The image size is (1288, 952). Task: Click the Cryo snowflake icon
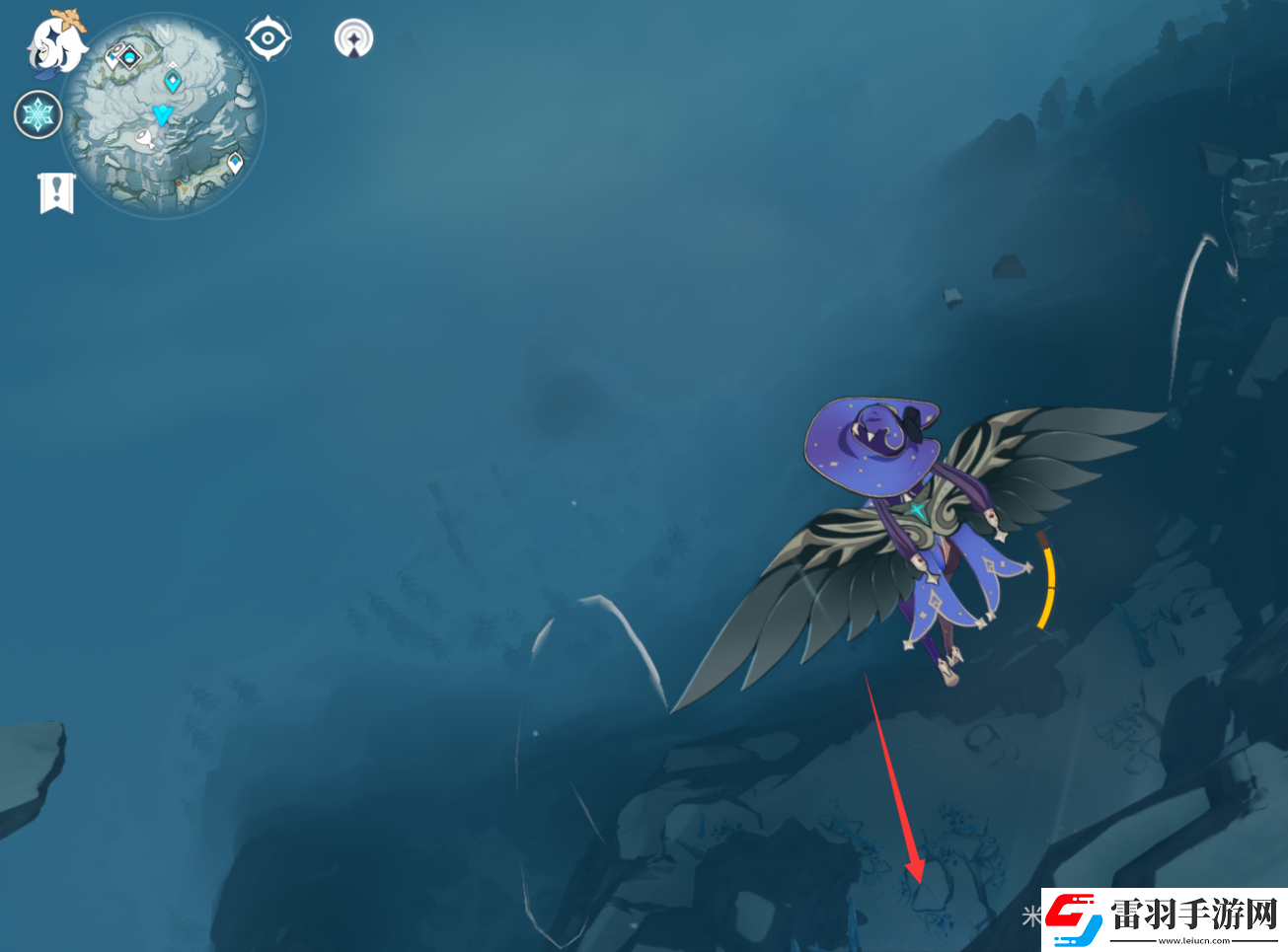38,114
